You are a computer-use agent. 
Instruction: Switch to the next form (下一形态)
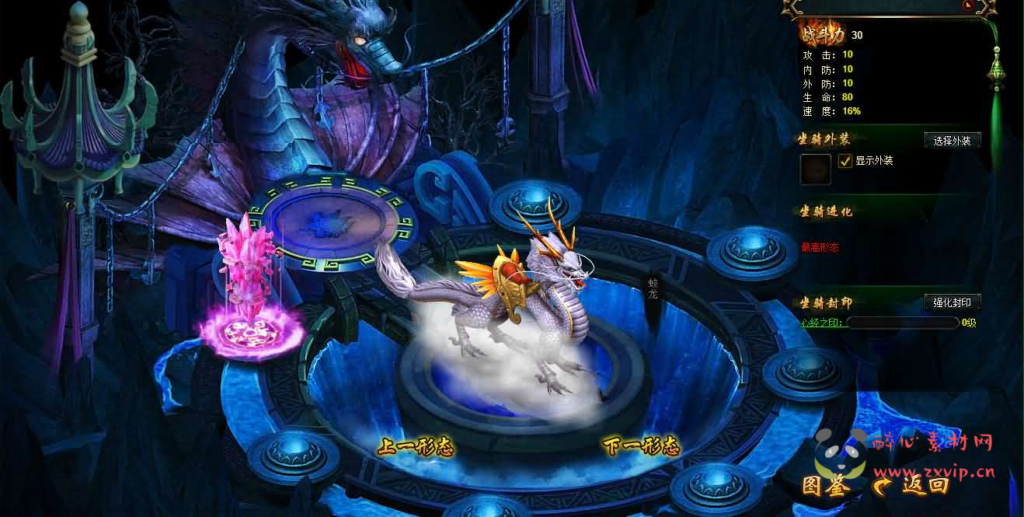[x=641, y=446]
